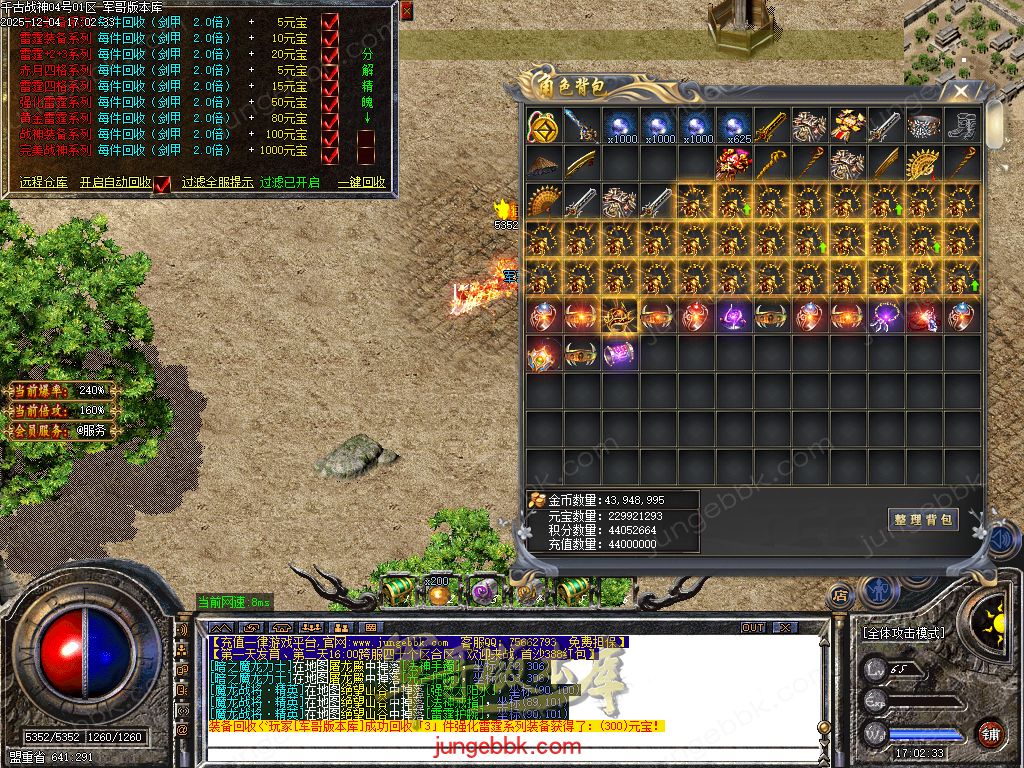The image size is (1024, 768).
Task: Select the gold coin amulet in backpack
Action: [x=543, y=126]
